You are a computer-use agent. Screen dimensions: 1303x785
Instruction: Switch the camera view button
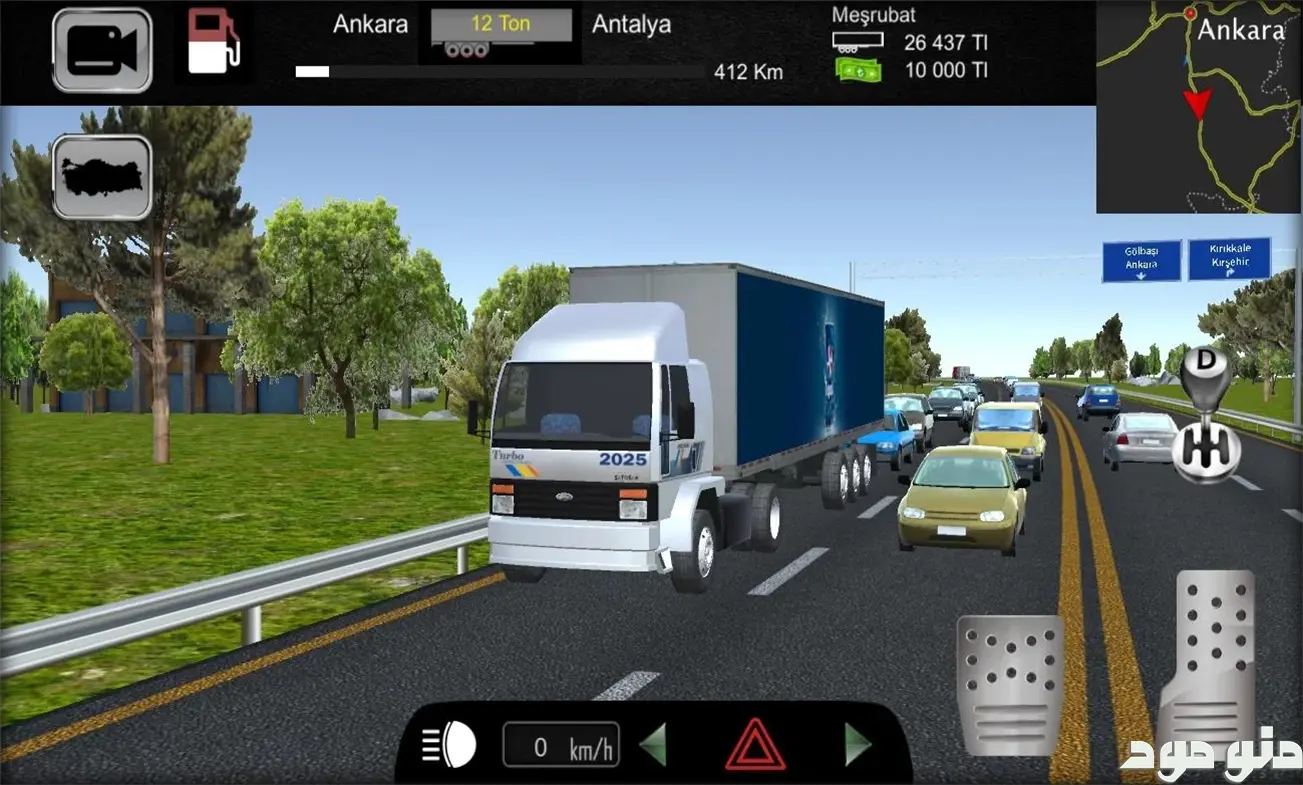102,50
